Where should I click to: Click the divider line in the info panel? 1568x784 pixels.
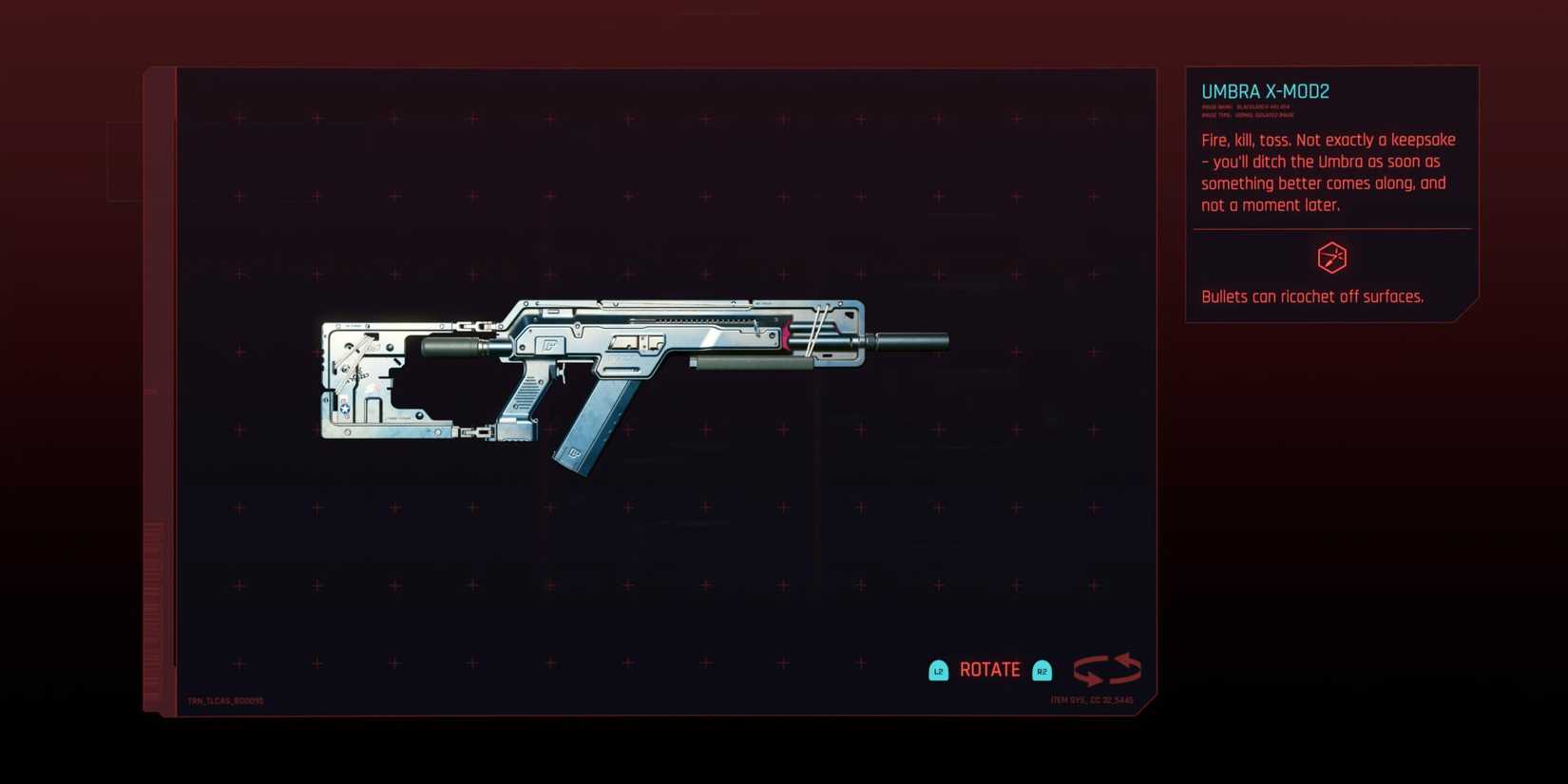coord(1330,228)
